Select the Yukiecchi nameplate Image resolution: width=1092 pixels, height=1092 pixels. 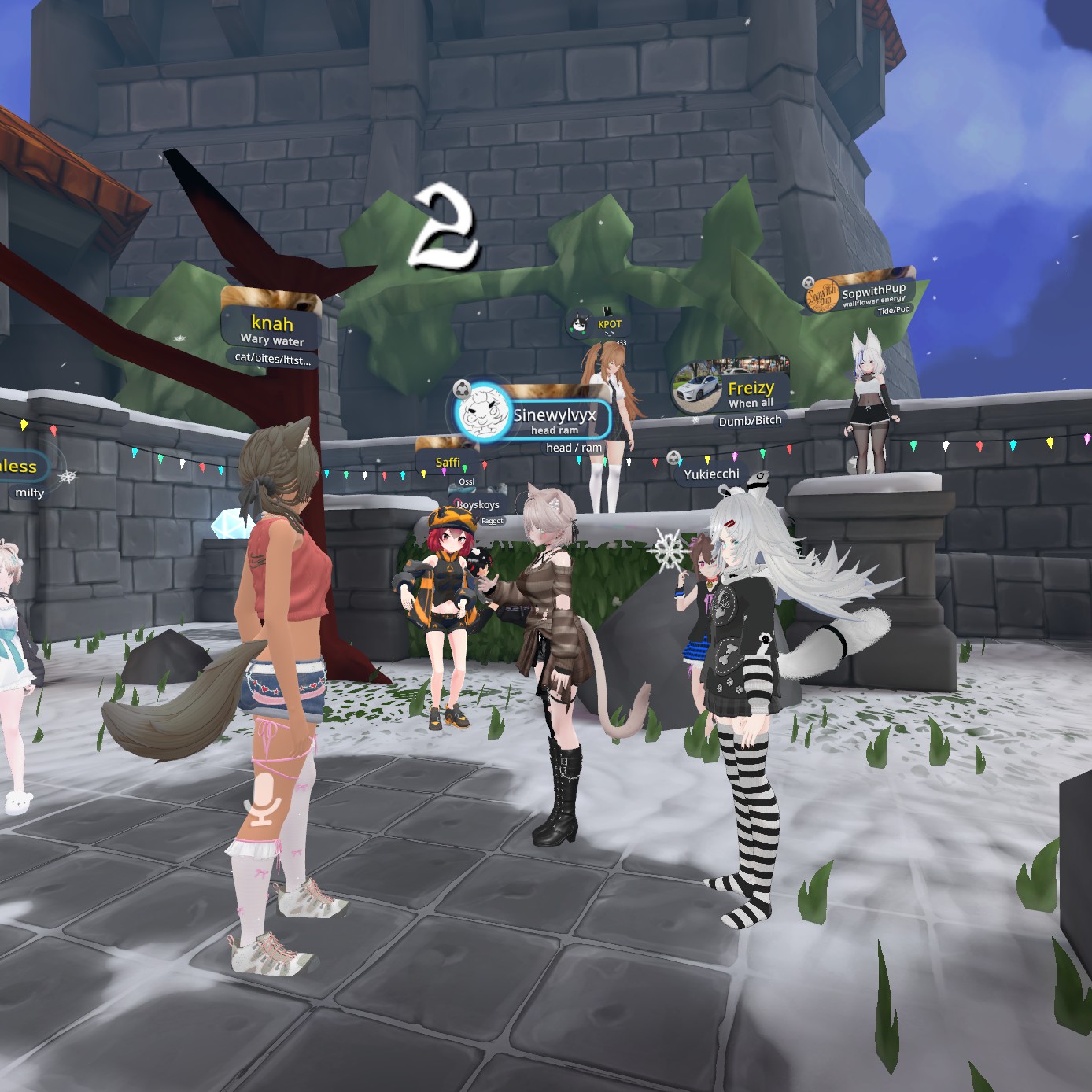pyautogui.click(x=710, y=474)
